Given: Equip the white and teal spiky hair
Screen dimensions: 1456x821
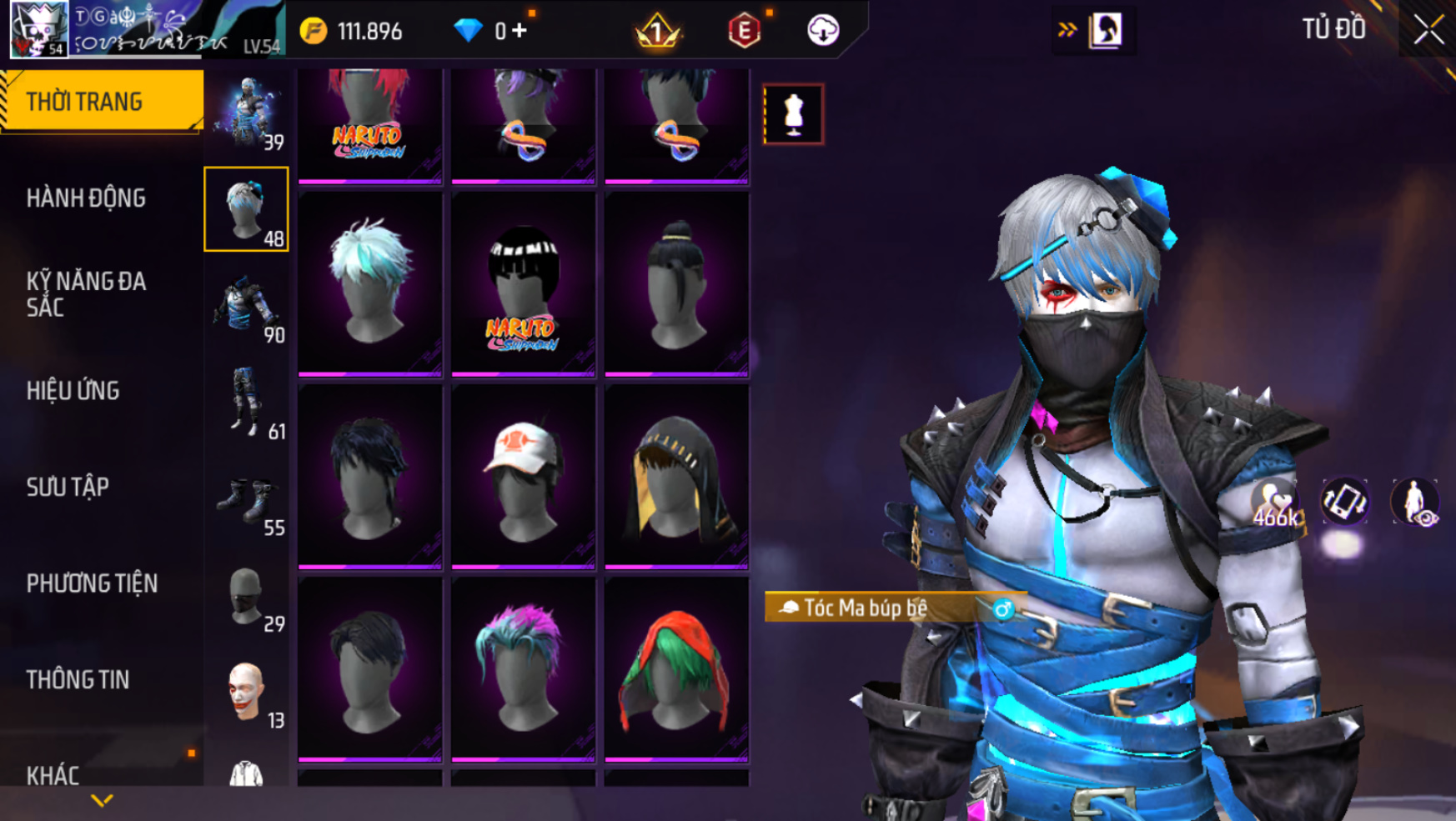Looking at the screenshot, I should tap(370, 283).
